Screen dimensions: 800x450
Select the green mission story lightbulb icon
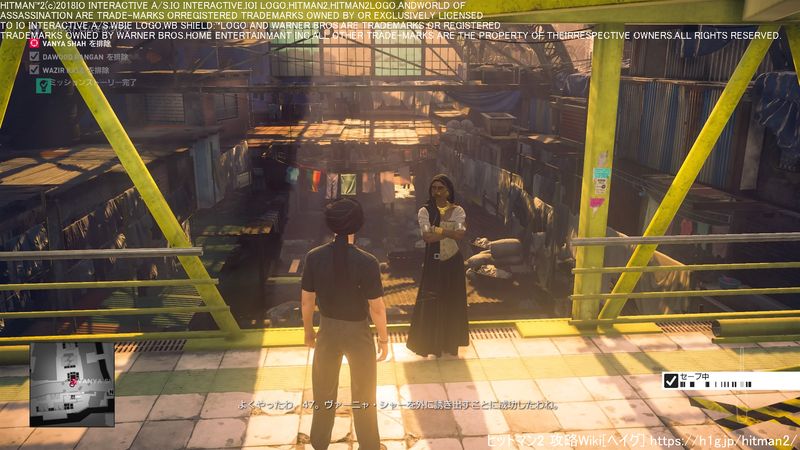(42, 87)
